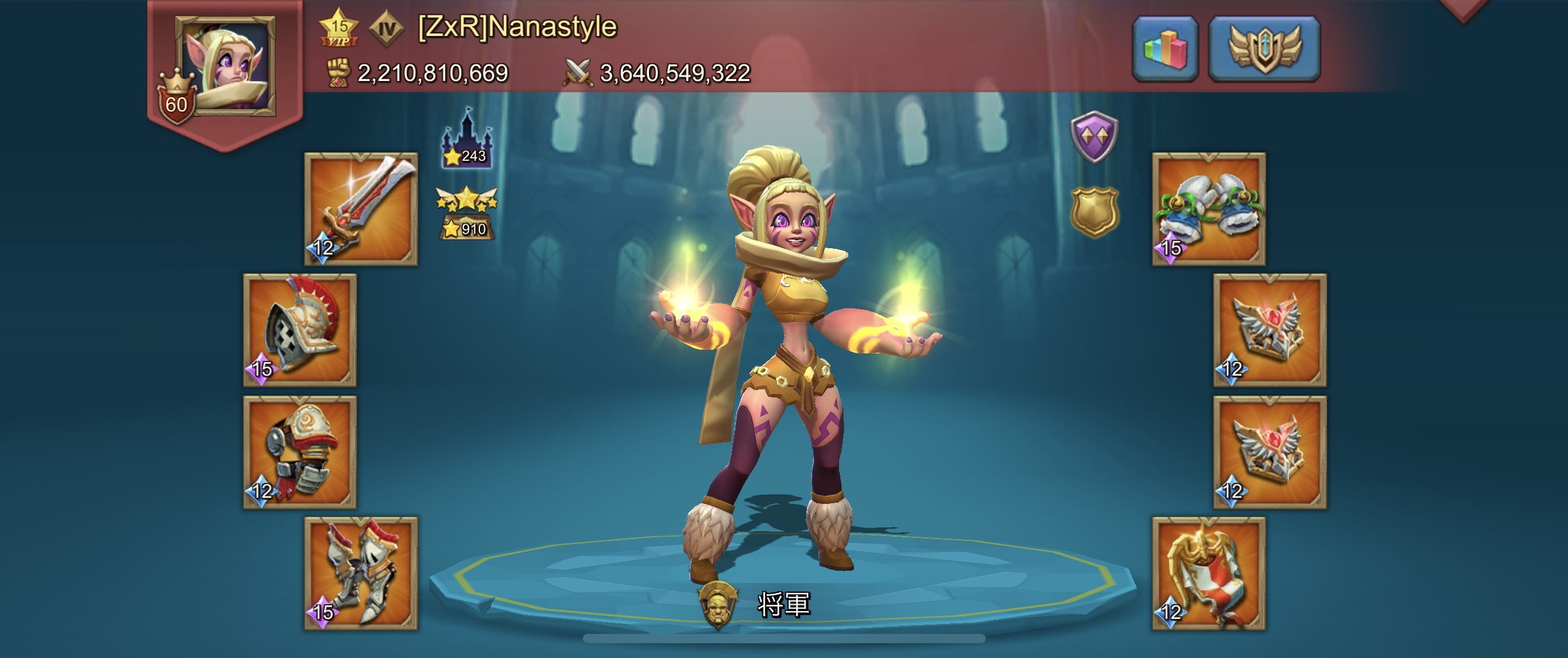Tap the purple shield with arrows icon
This screenshot has width=1568, height=658.
[x=1094, y=137]
